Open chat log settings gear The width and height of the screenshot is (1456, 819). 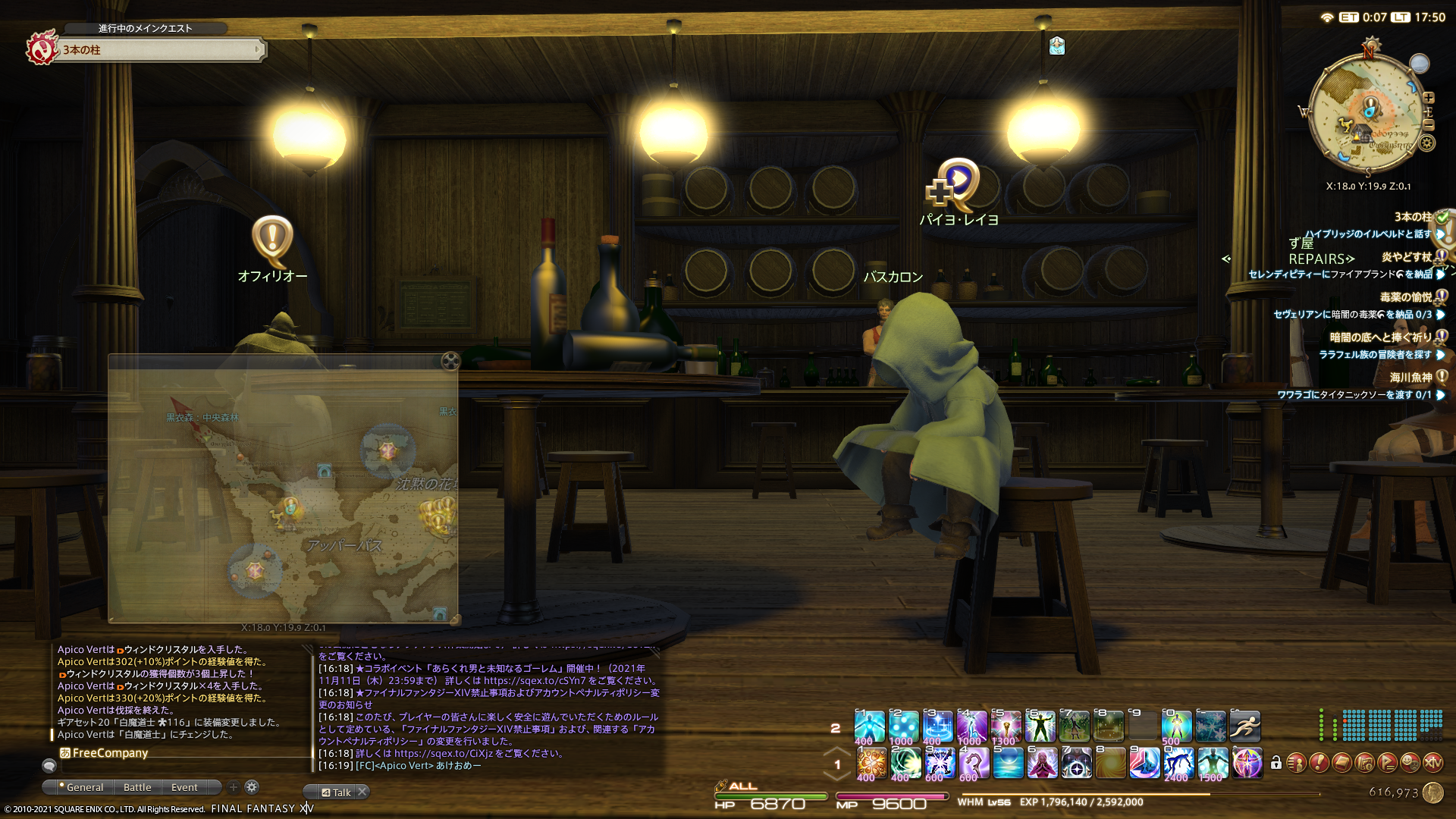click(x=253, y=787)
